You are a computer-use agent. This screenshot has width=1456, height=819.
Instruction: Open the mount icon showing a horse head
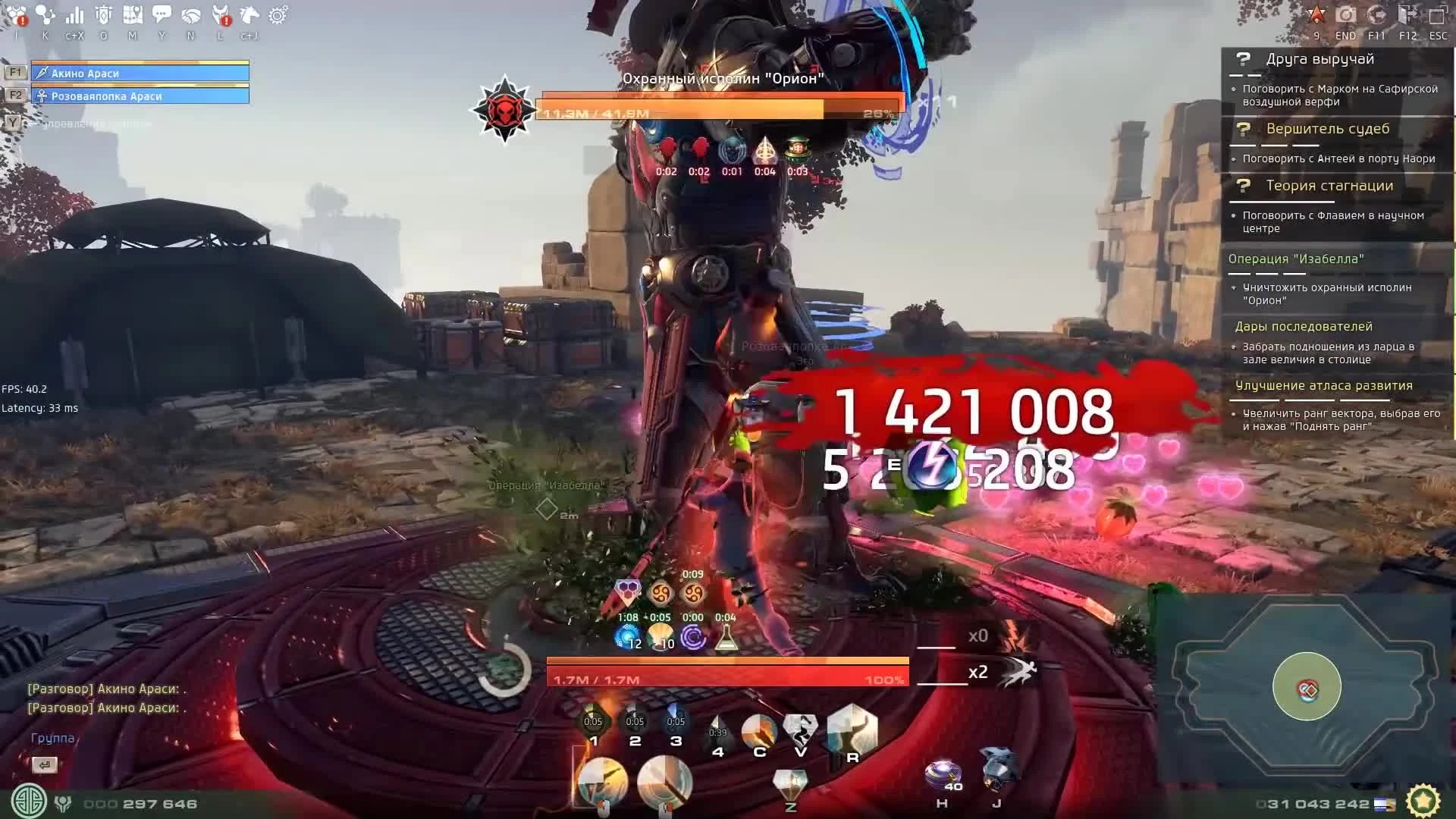coord(251,15)
